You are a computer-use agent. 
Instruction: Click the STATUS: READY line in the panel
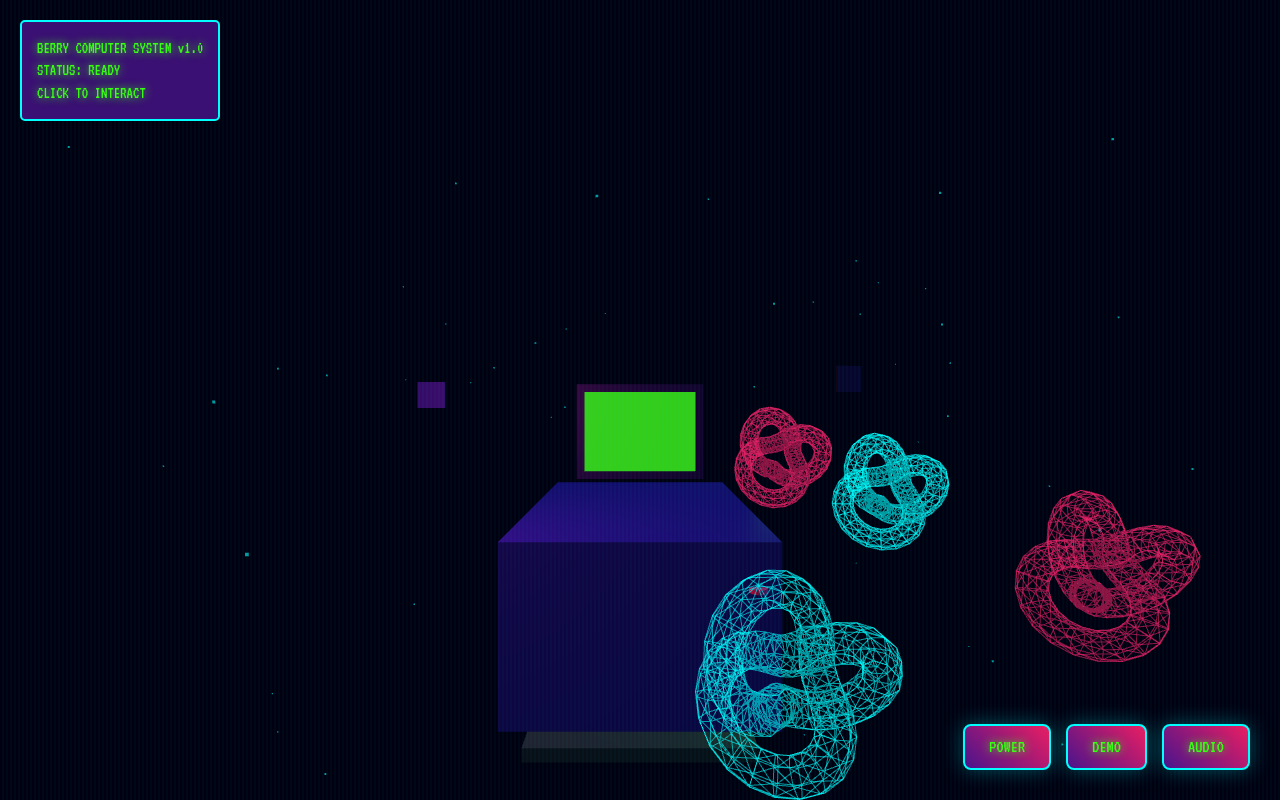[x=78, y=70]
